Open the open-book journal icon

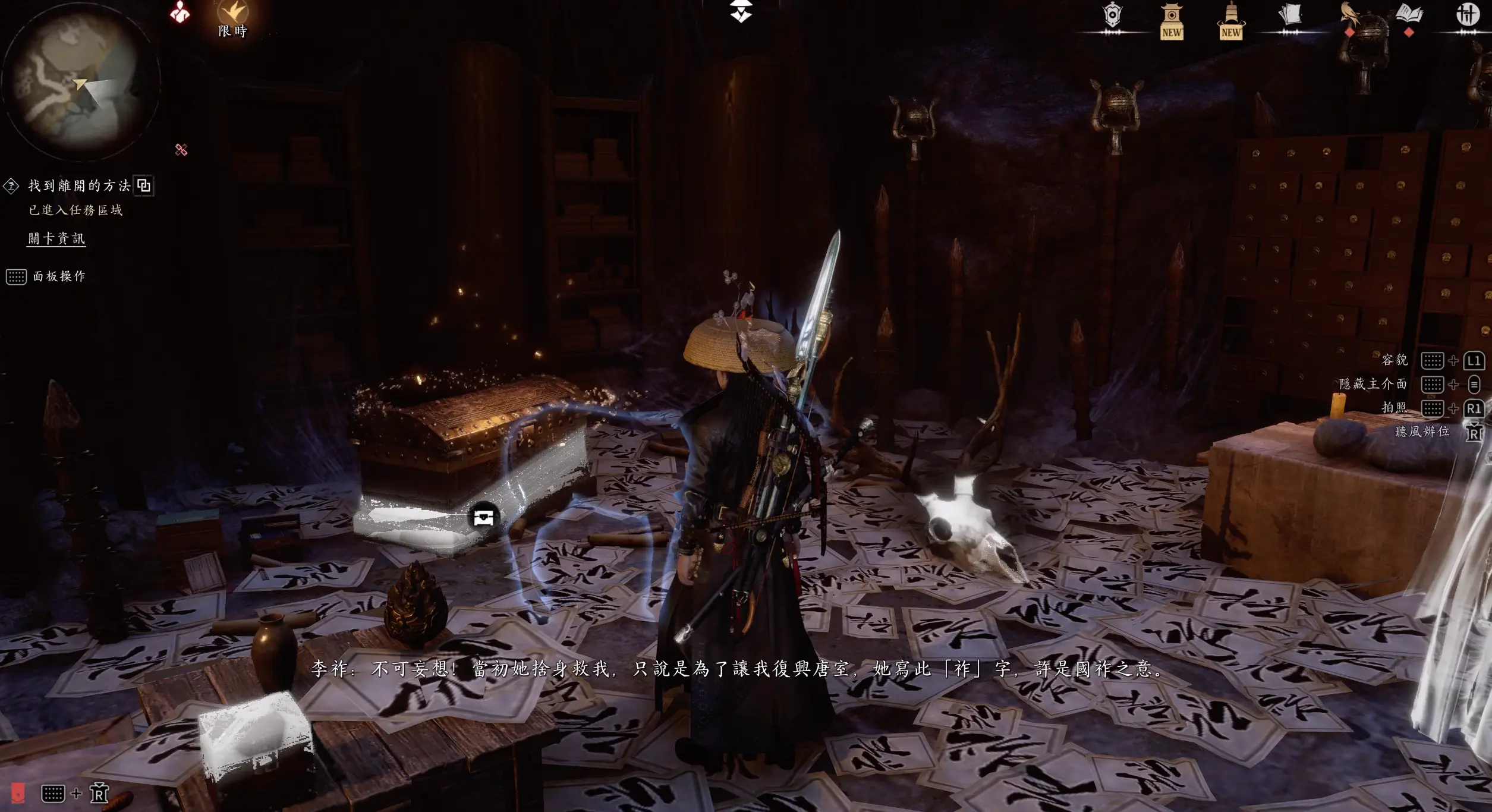(1409, 14)
